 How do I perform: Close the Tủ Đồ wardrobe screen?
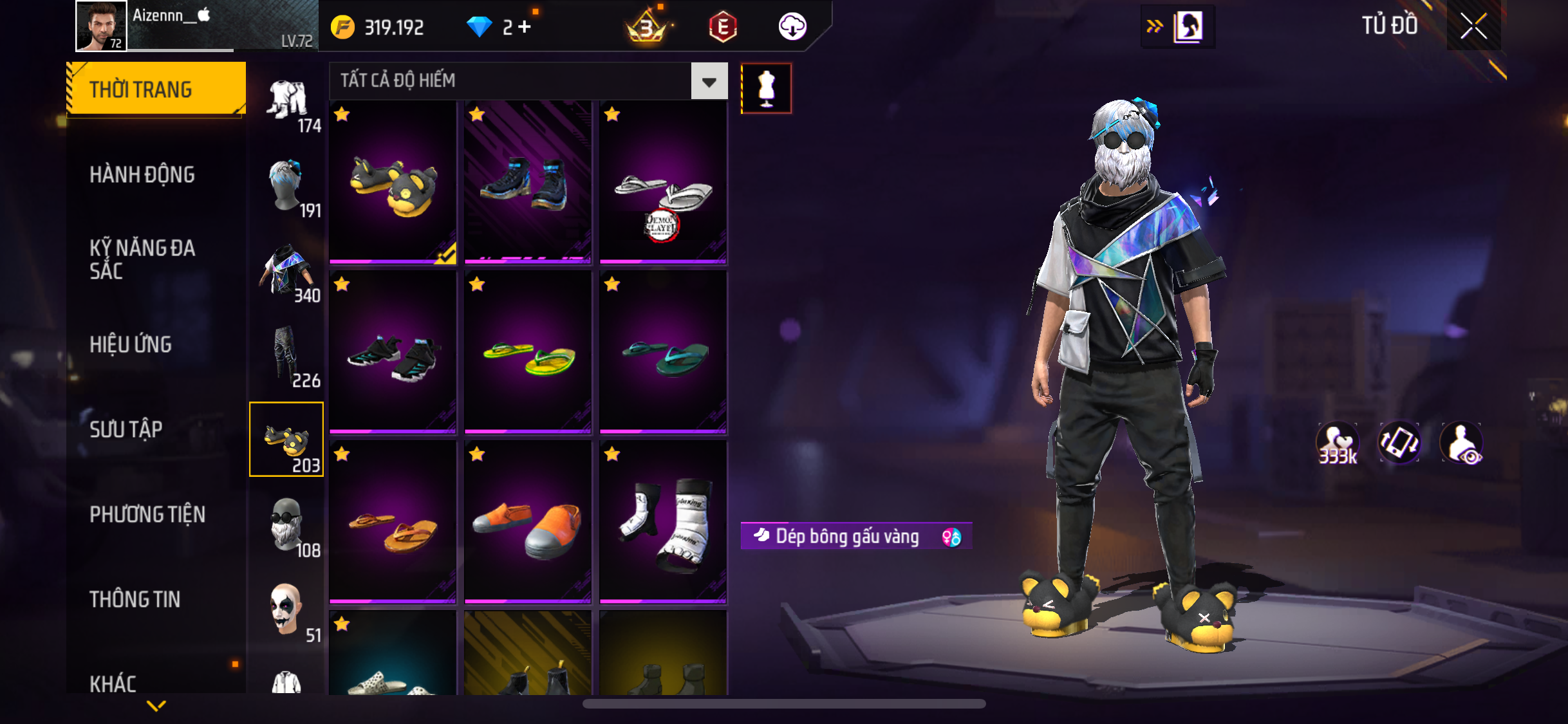click(x=1473, y=26)
